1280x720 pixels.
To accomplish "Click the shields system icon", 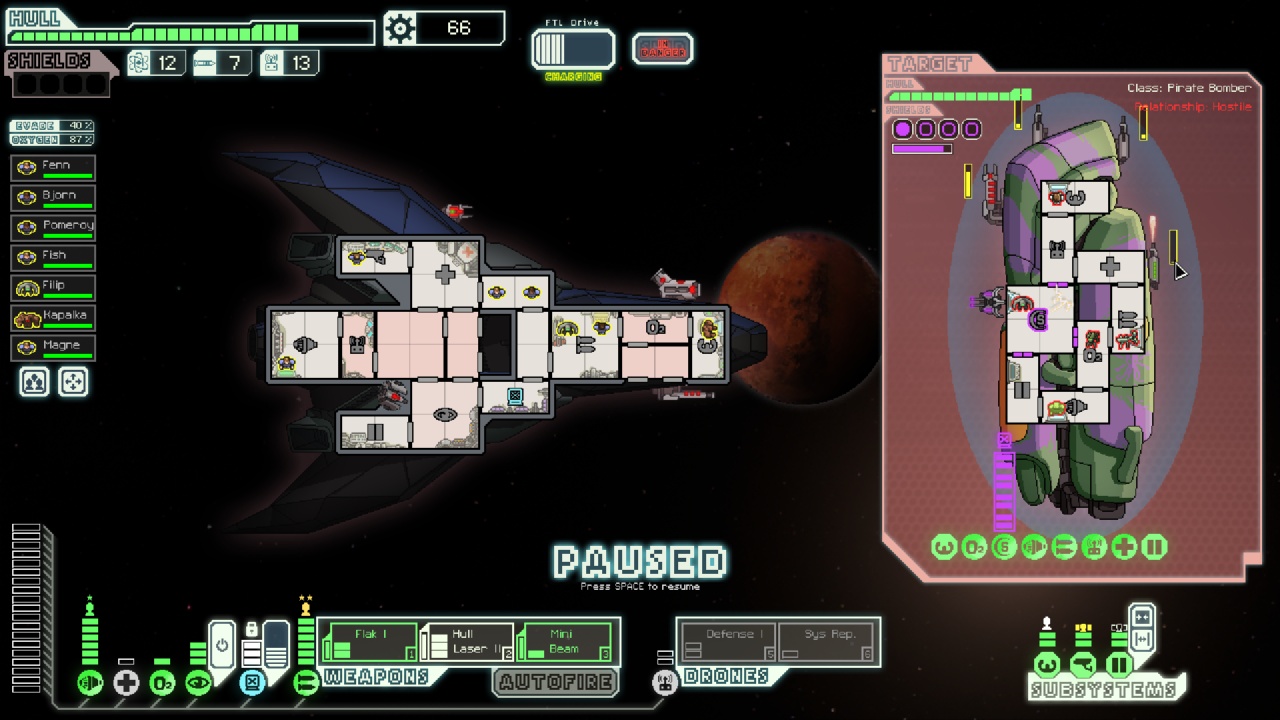I will click(90, 684).
